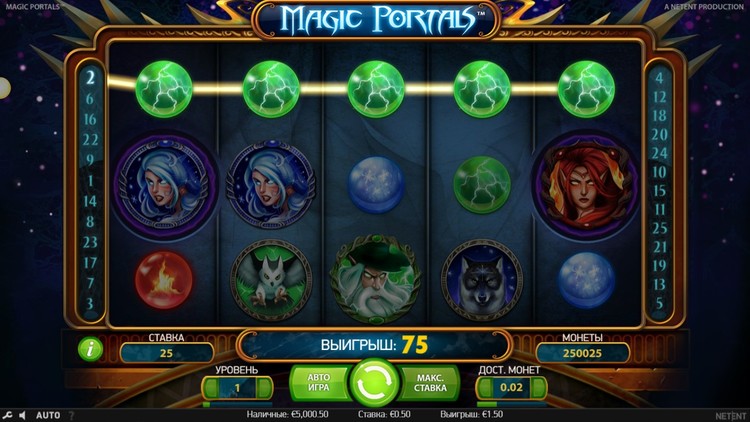Highlight payline number 24

[x=659, y=153]
